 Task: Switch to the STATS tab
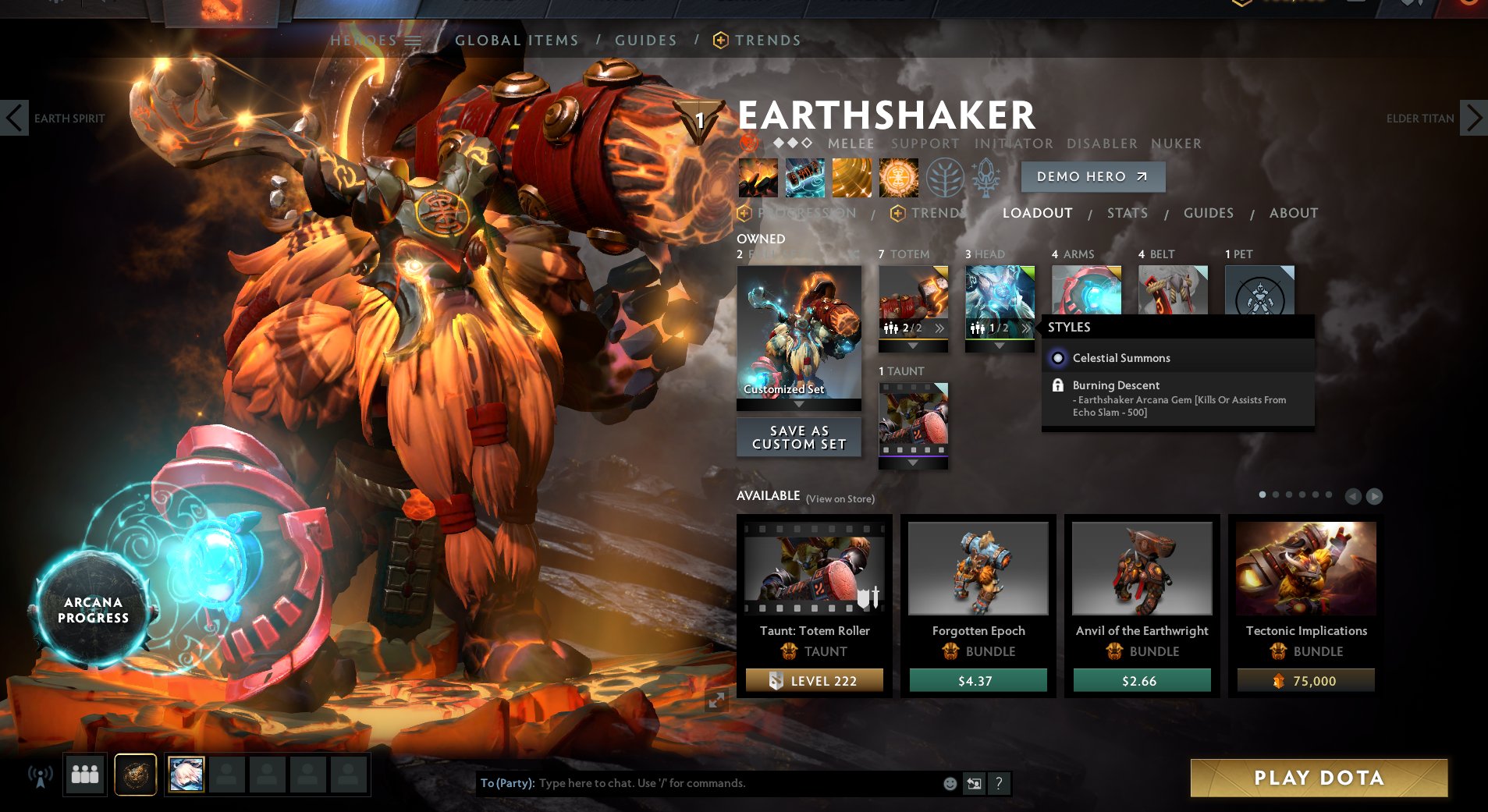pyautogui.click(x=1128, y=213)
